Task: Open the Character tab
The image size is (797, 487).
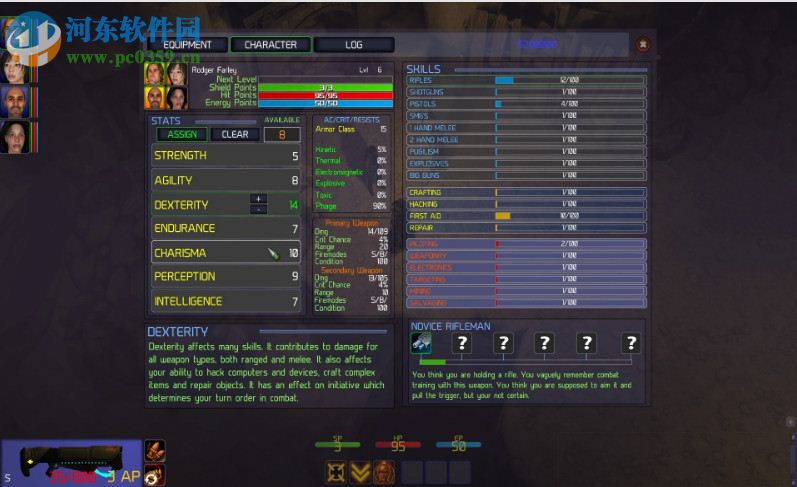Action: point(270,44)
